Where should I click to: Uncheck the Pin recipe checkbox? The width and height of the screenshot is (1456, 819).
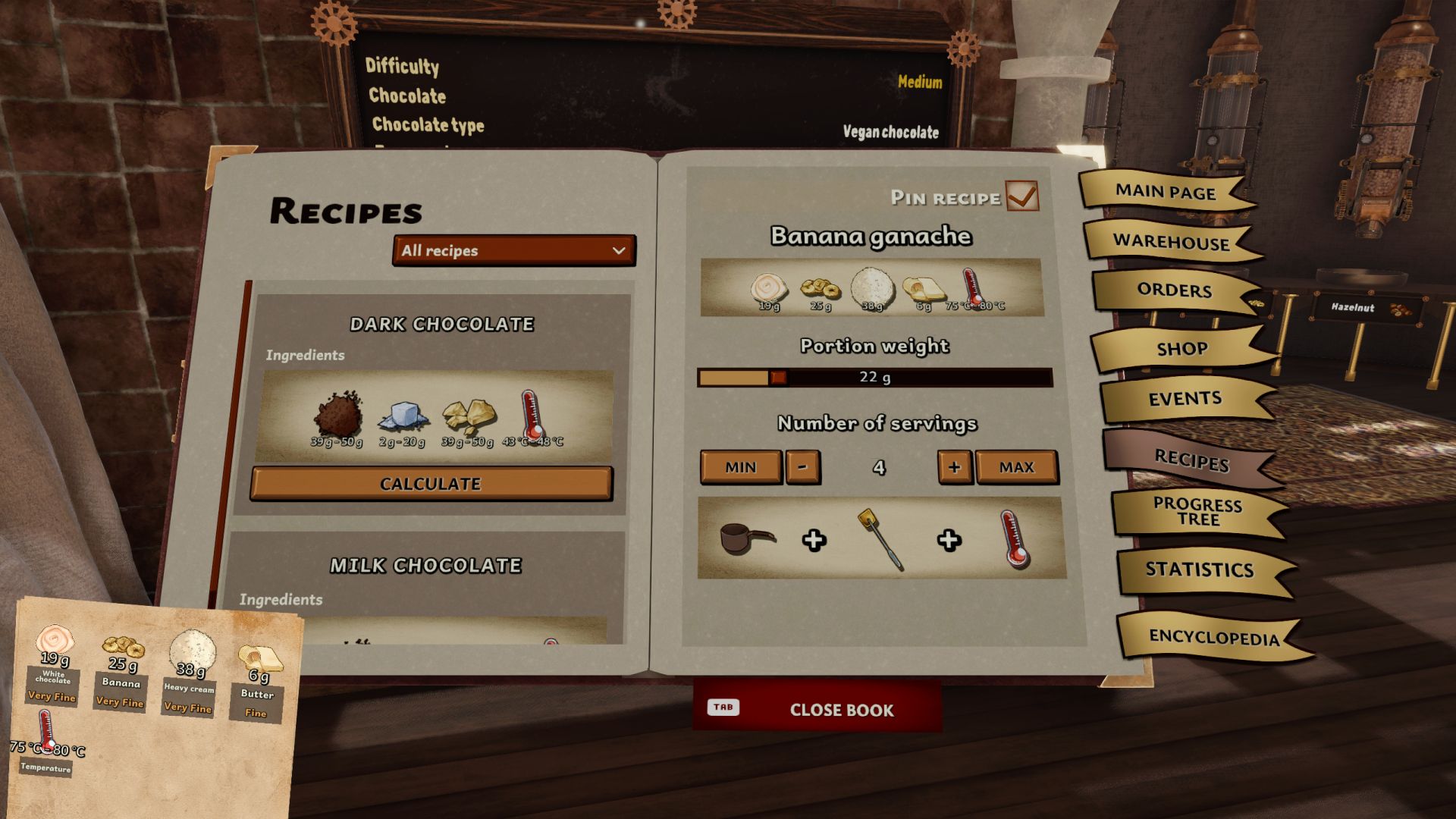pos(1025,196)
